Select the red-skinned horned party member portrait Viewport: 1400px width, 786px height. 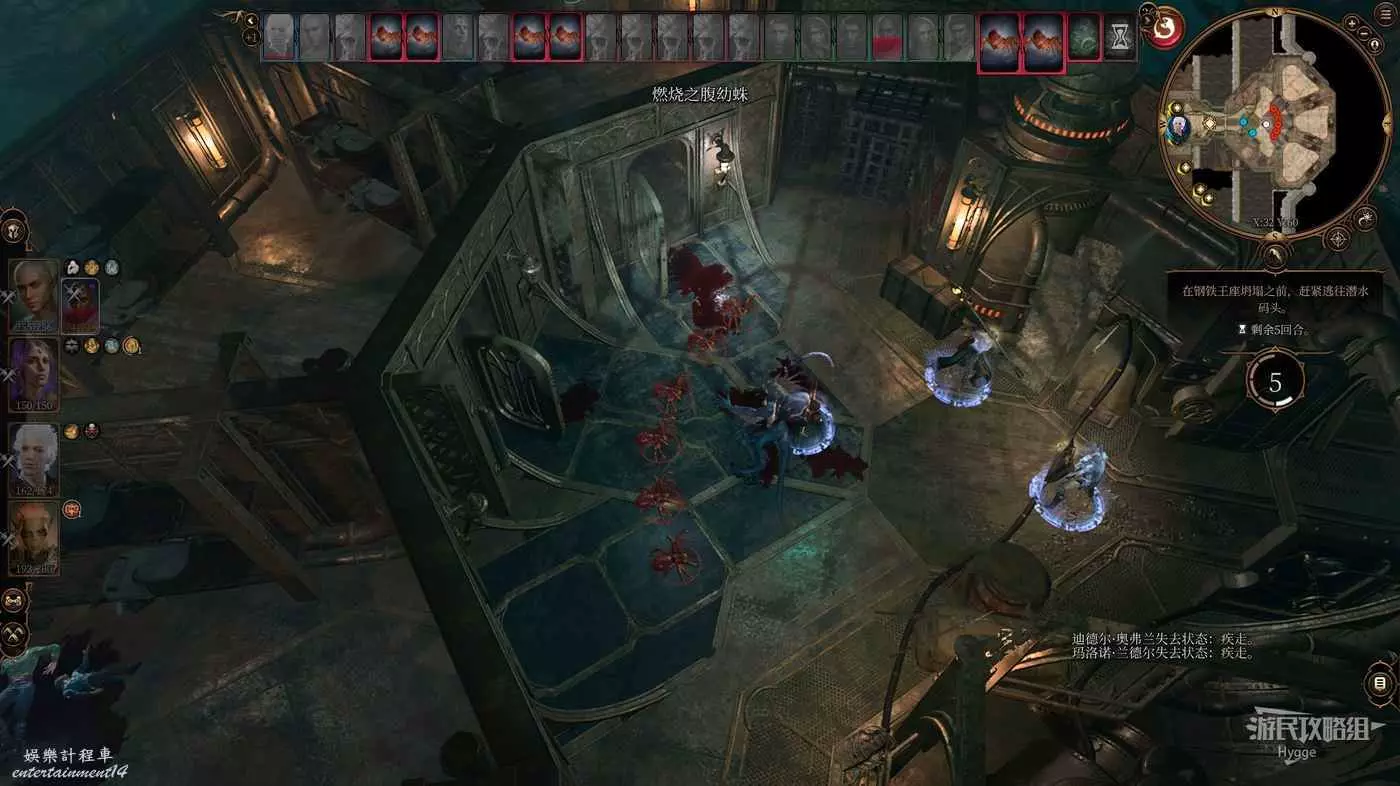[x=33, y=537]
